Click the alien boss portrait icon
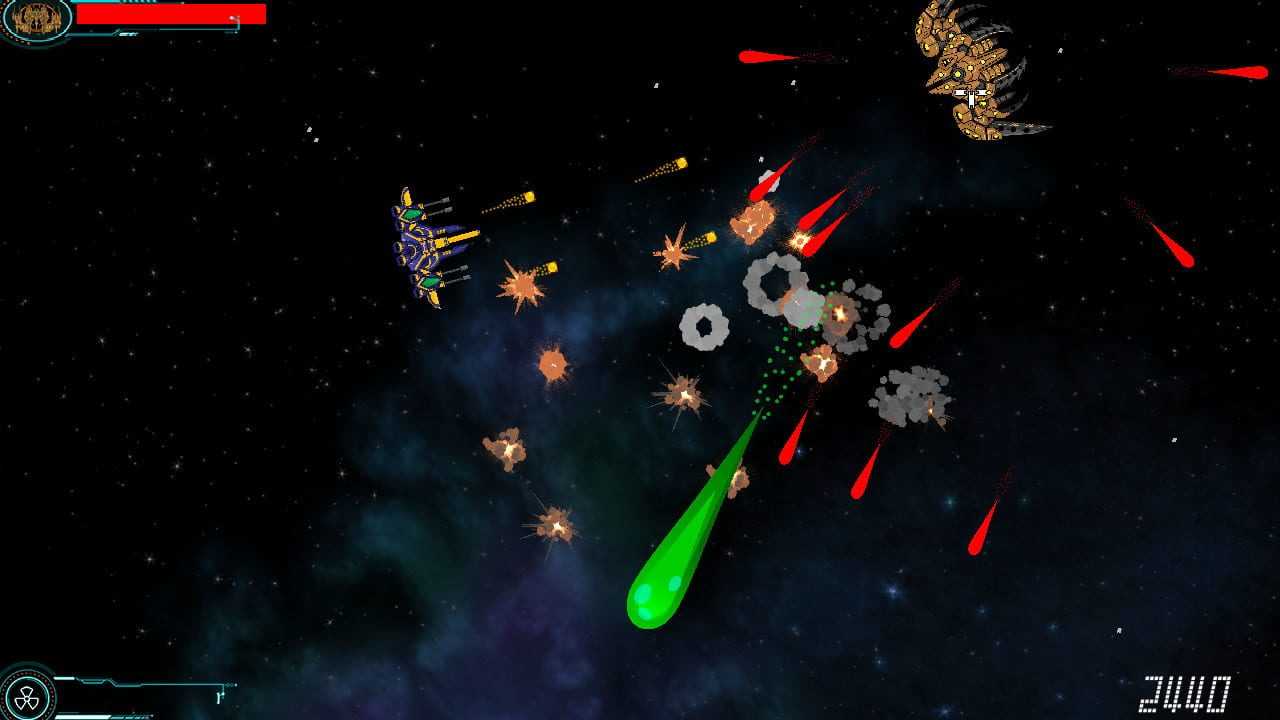This screenshot has width=1280, height=720. (37, 18)
